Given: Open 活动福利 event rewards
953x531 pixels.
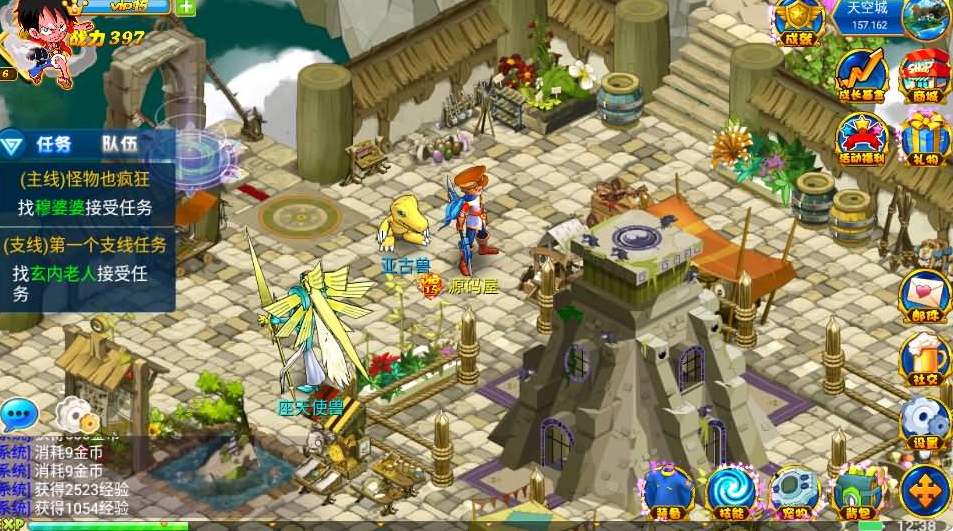Looking at the screenshot, I should [862, 138].
